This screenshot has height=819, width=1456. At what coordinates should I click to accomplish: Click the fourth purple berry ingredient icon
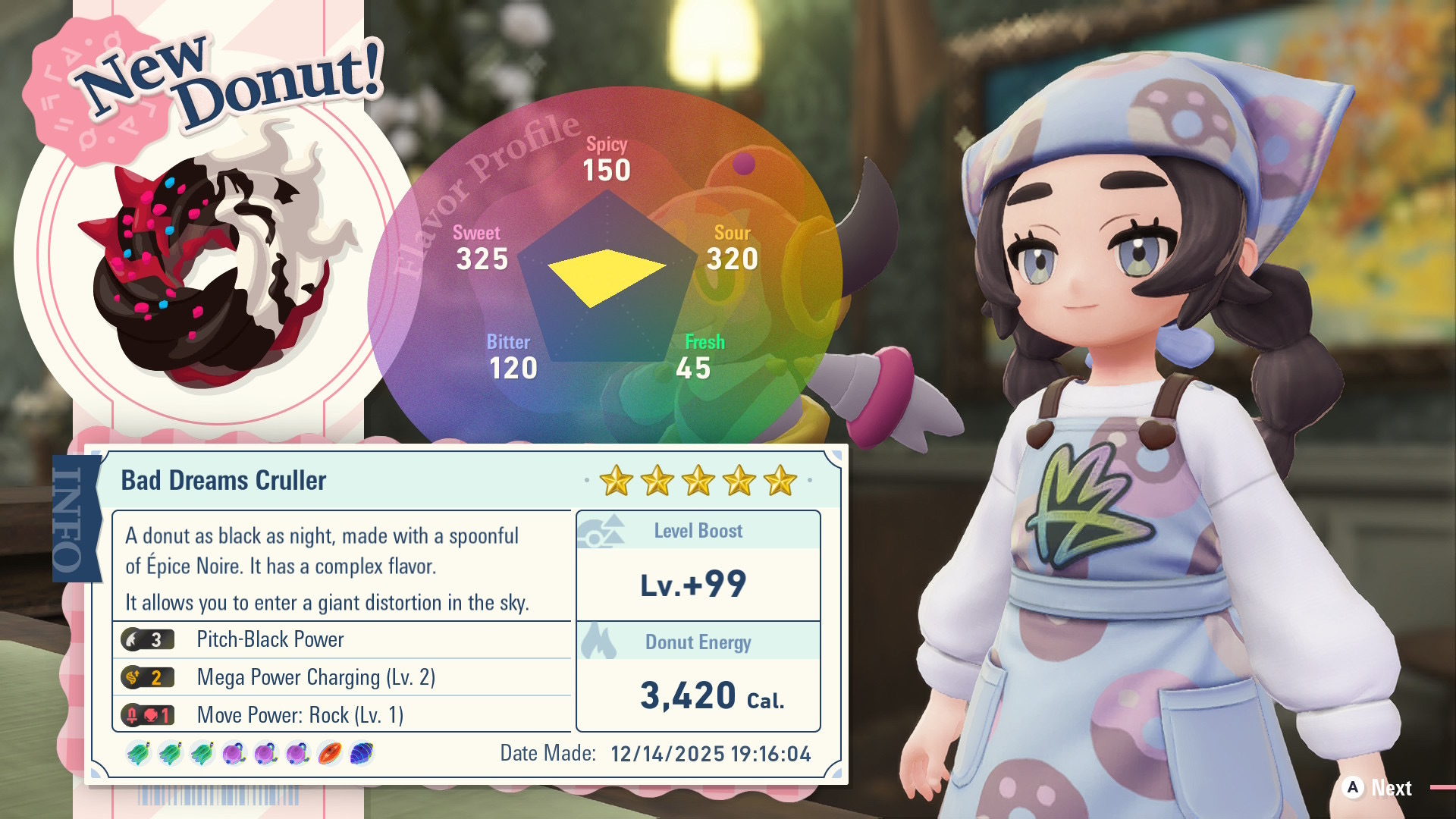coord(235,753)
